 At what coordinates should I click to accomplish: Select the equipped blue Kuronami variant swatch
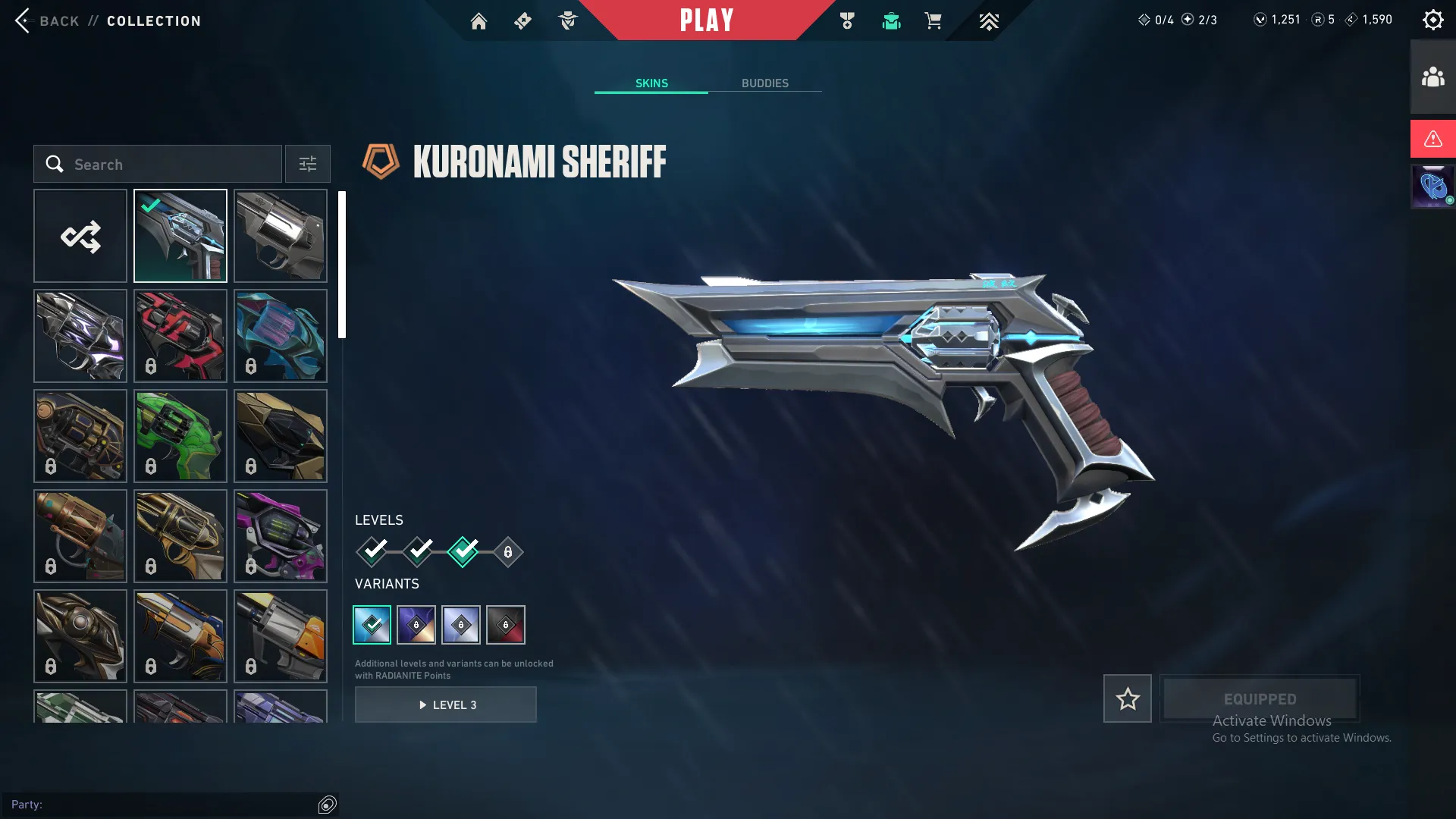(x=372, y=624)
